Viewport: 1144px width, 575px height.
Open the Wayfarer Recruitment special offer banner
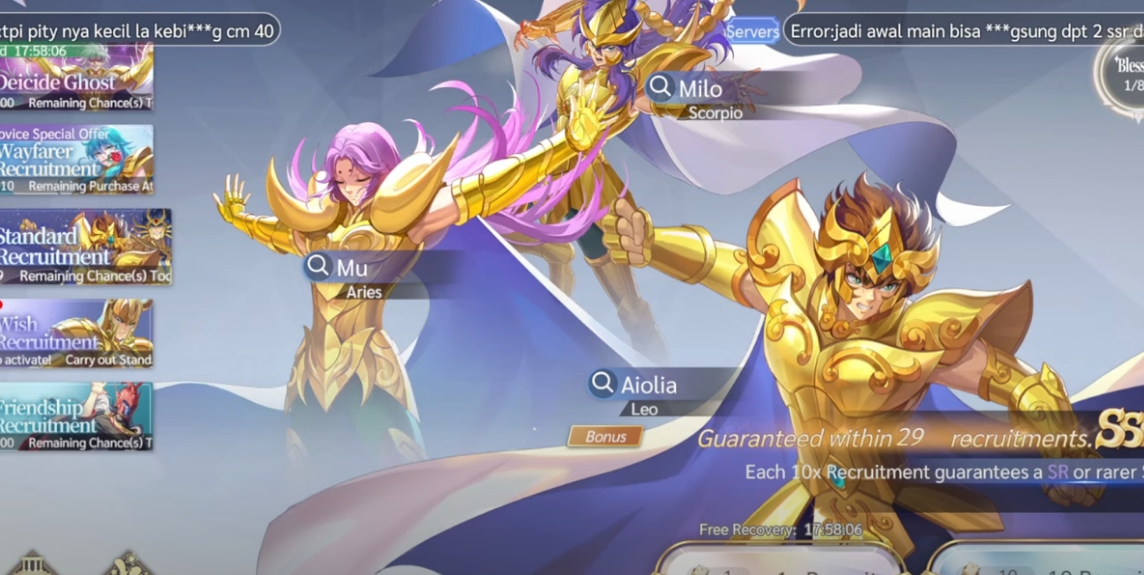76,159
